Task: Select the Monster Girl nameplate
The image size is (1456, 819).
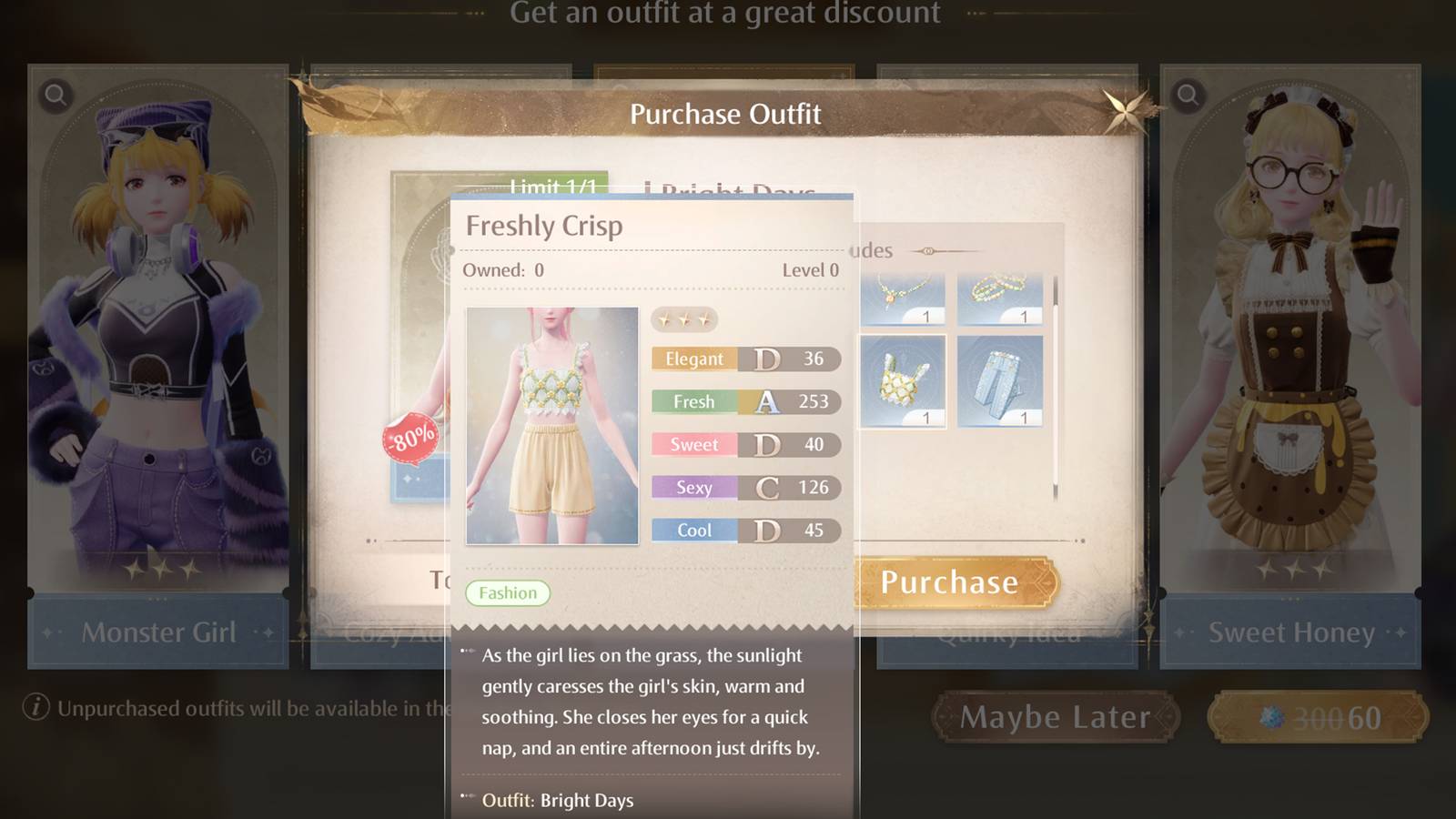Action: click(x=158, y=632)
